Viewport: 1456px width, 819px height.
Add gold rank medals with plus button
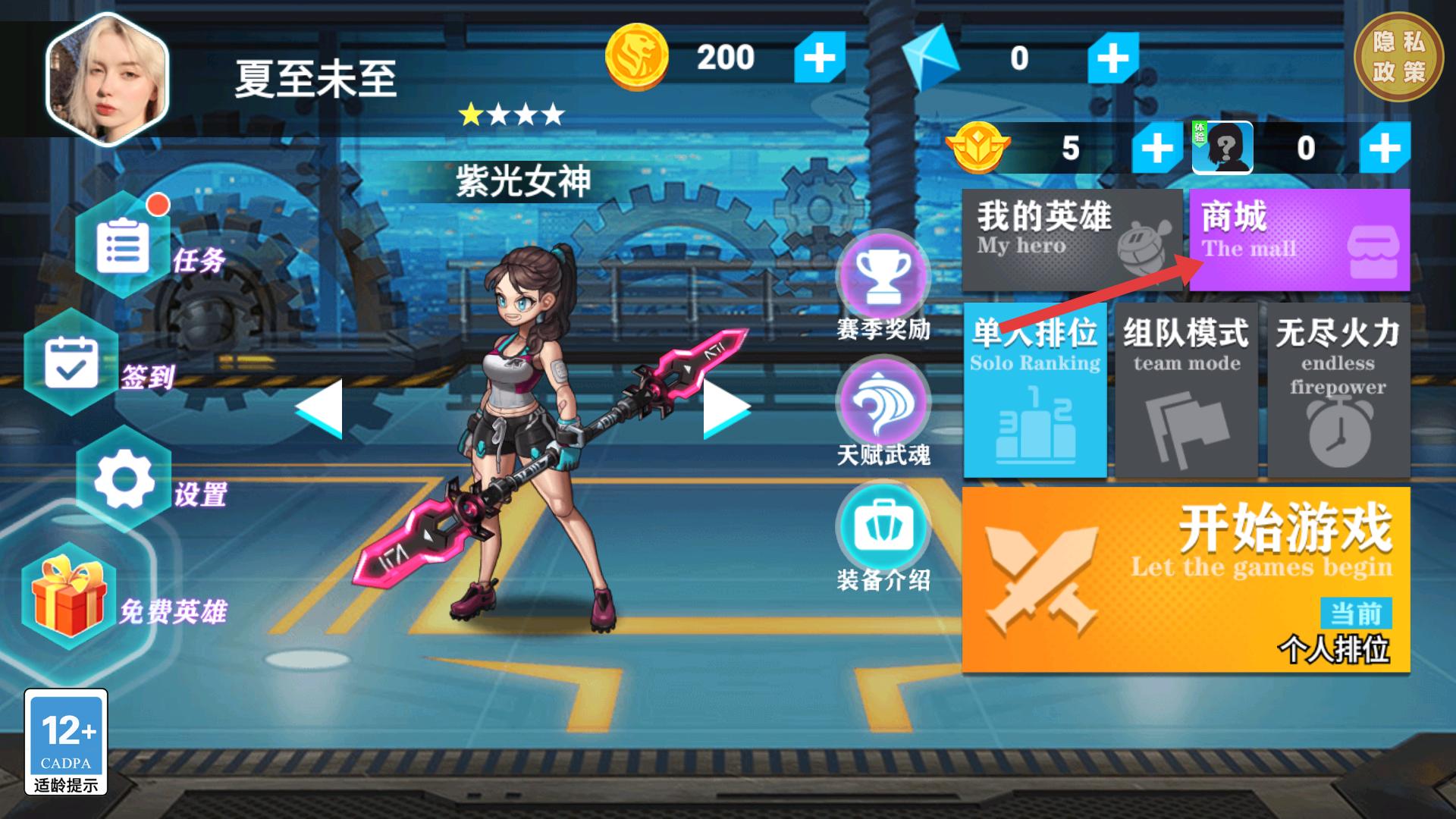1156,147
